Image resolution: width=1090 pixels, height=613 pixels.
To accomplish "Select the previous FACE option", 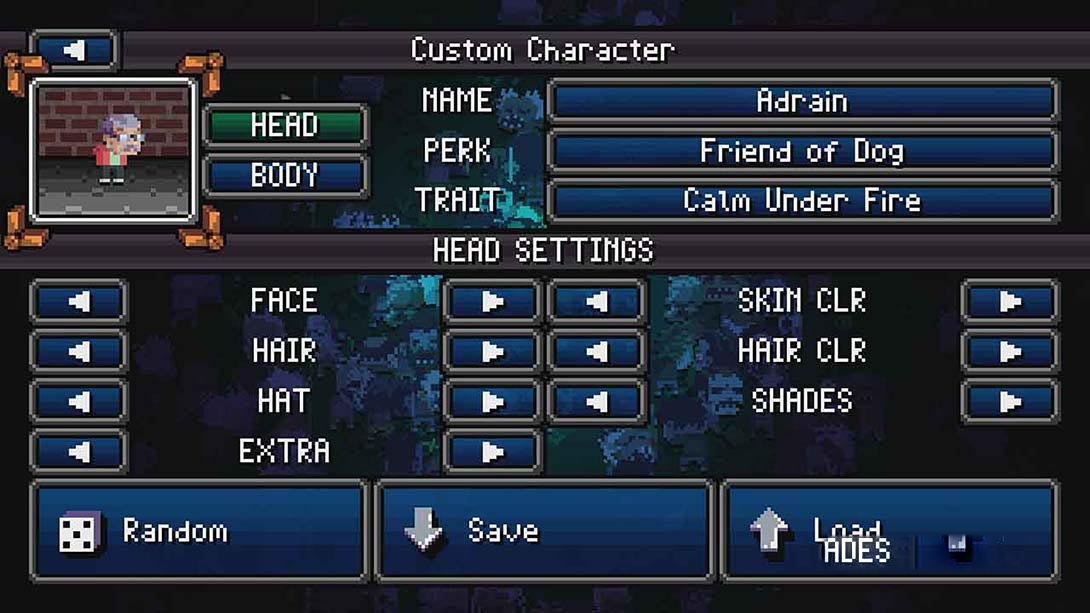I will tap(79, 301).
